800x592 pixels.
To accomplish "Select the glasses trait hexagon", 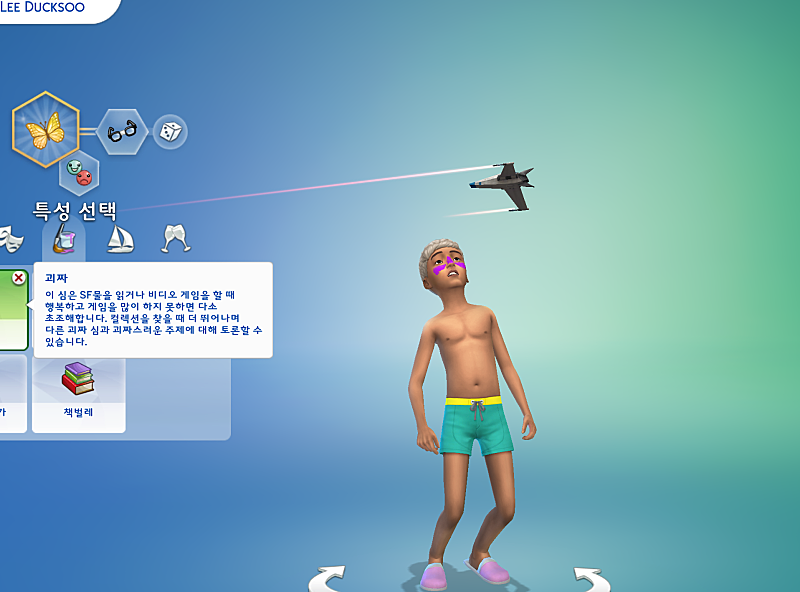I will tap(123, 131).
